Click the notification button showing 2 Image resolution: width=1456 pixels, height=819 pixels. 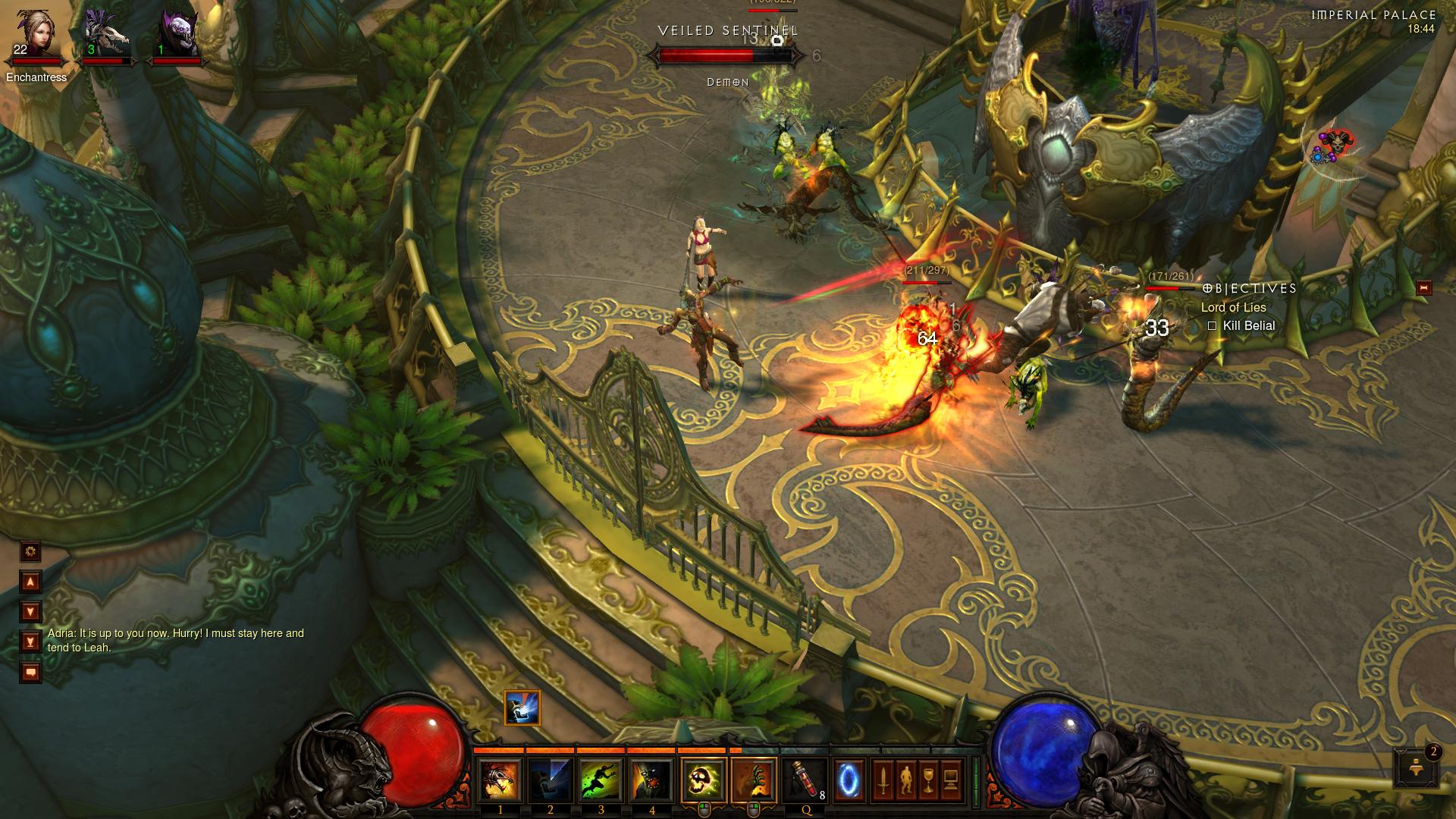tap(1415, 768)
